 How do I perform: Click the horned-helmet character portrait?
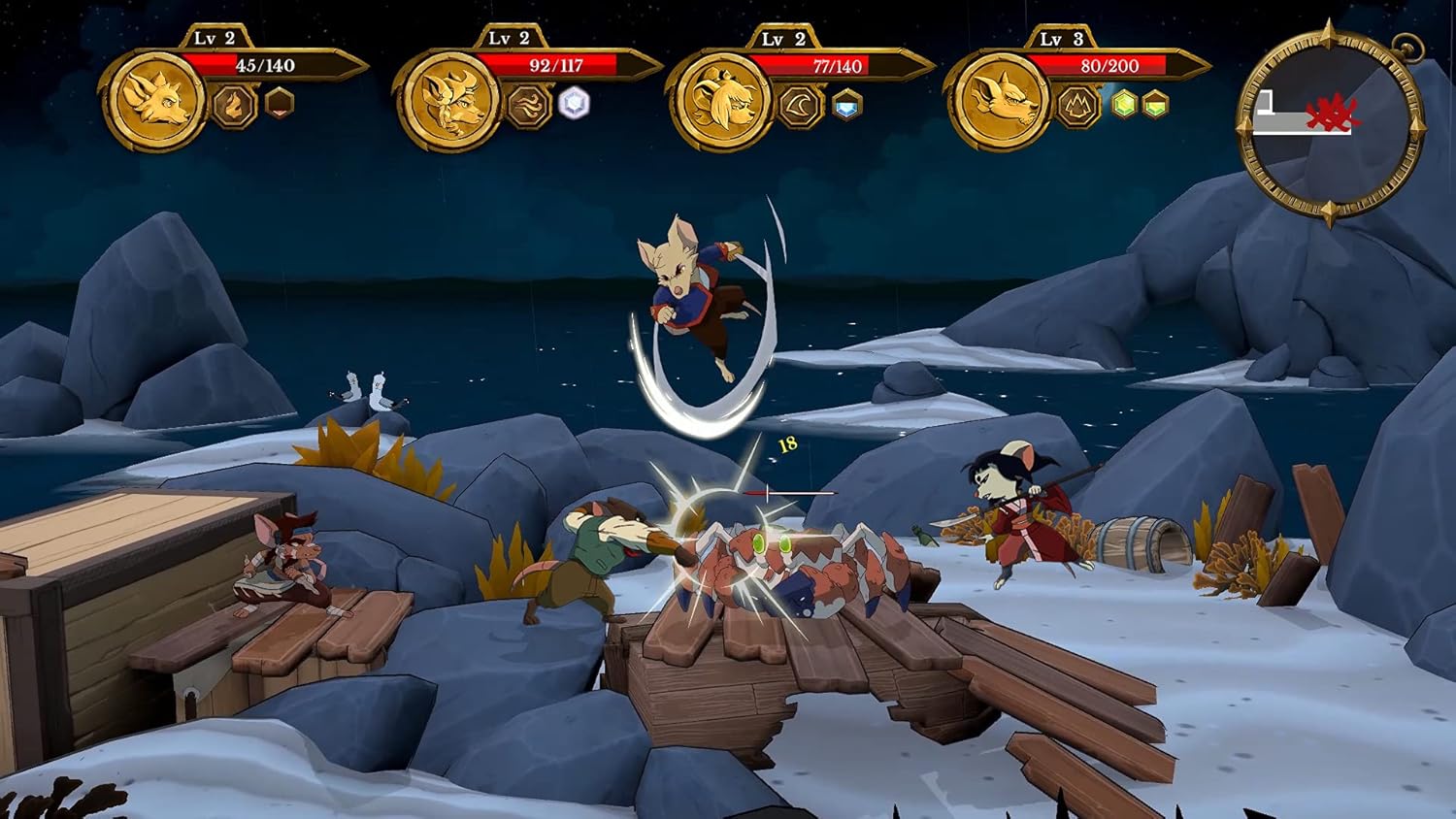pos(447,101)
